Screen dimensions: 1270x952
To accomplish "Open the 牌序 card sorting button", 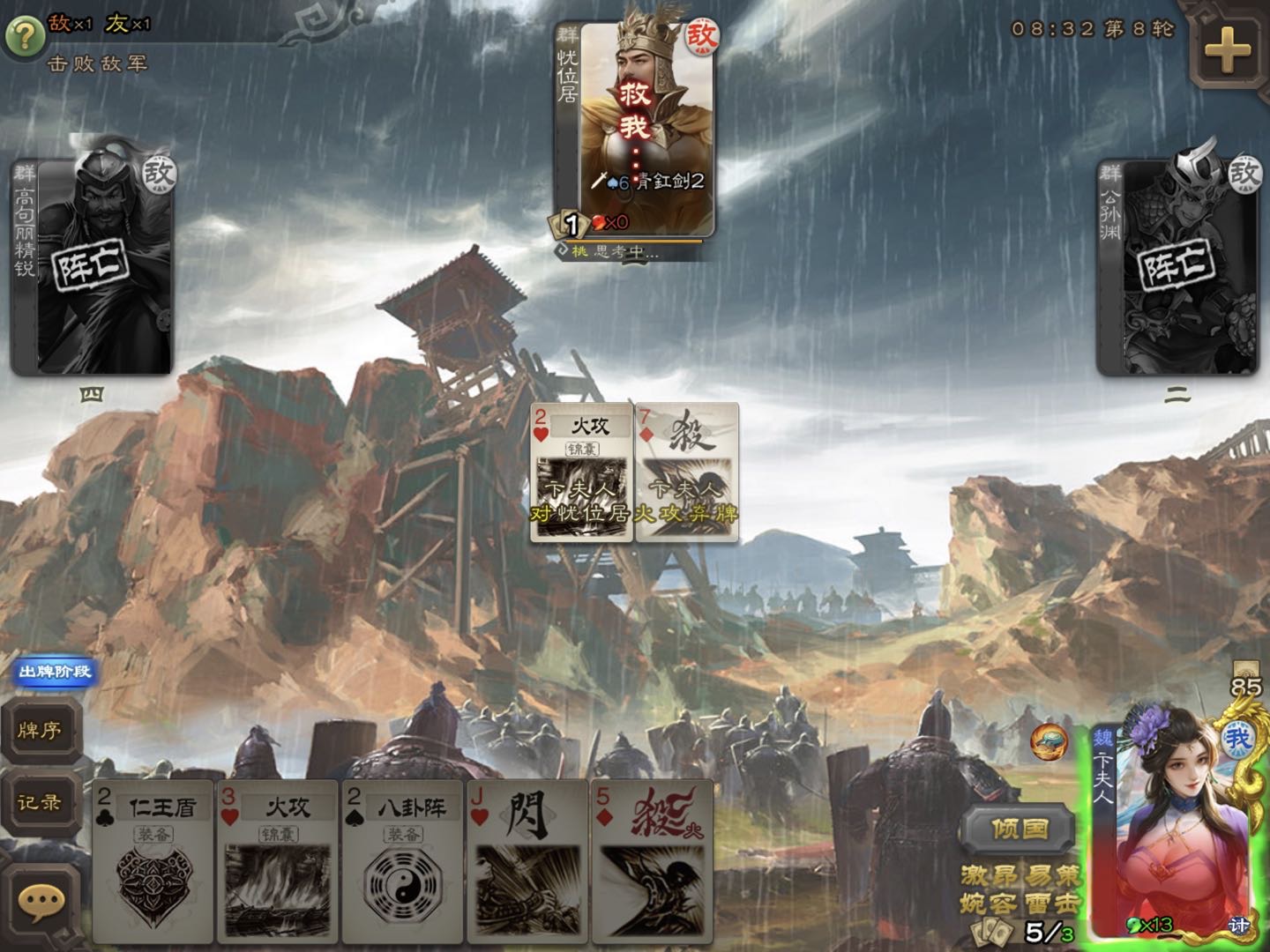I will tap(40, 730).
